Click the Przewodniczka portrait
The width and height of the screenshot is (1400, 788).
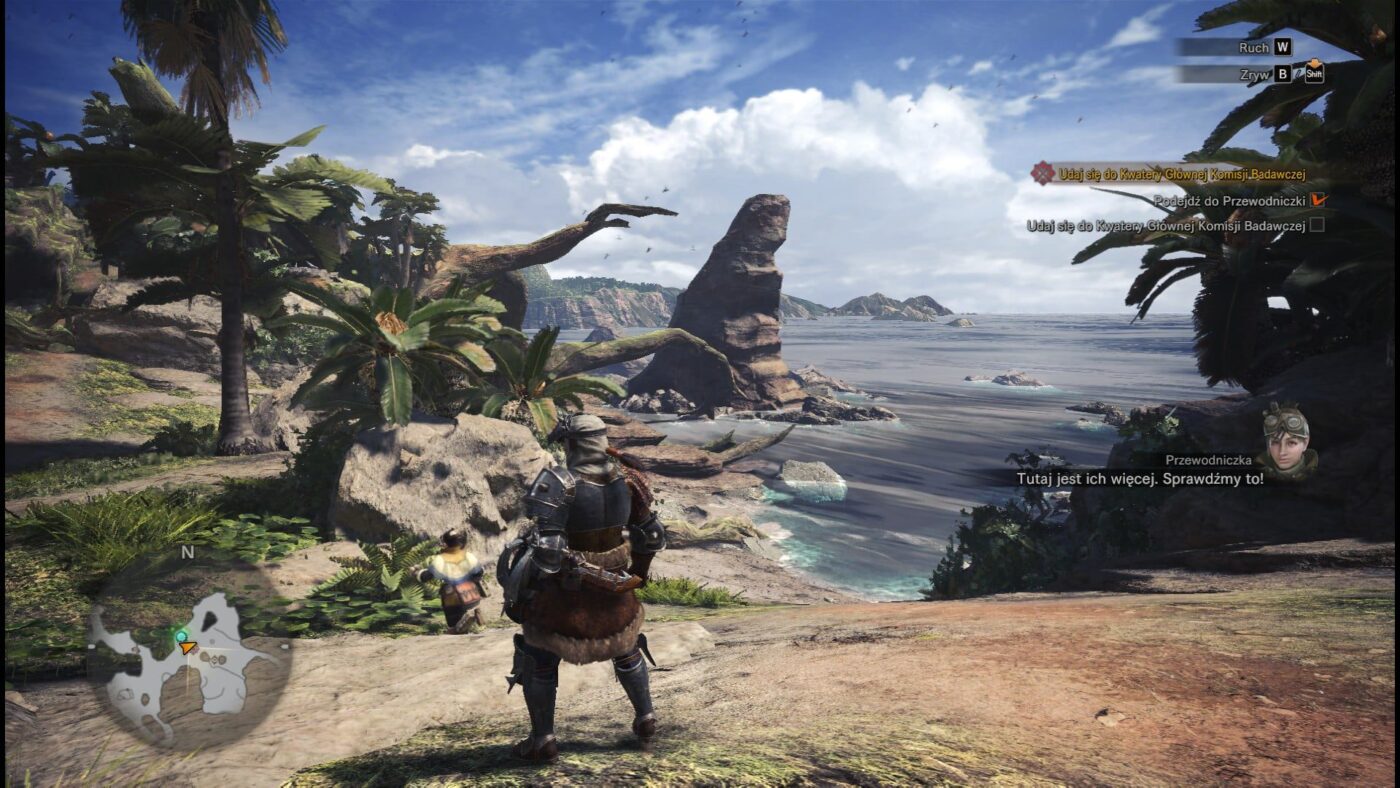1287,441
